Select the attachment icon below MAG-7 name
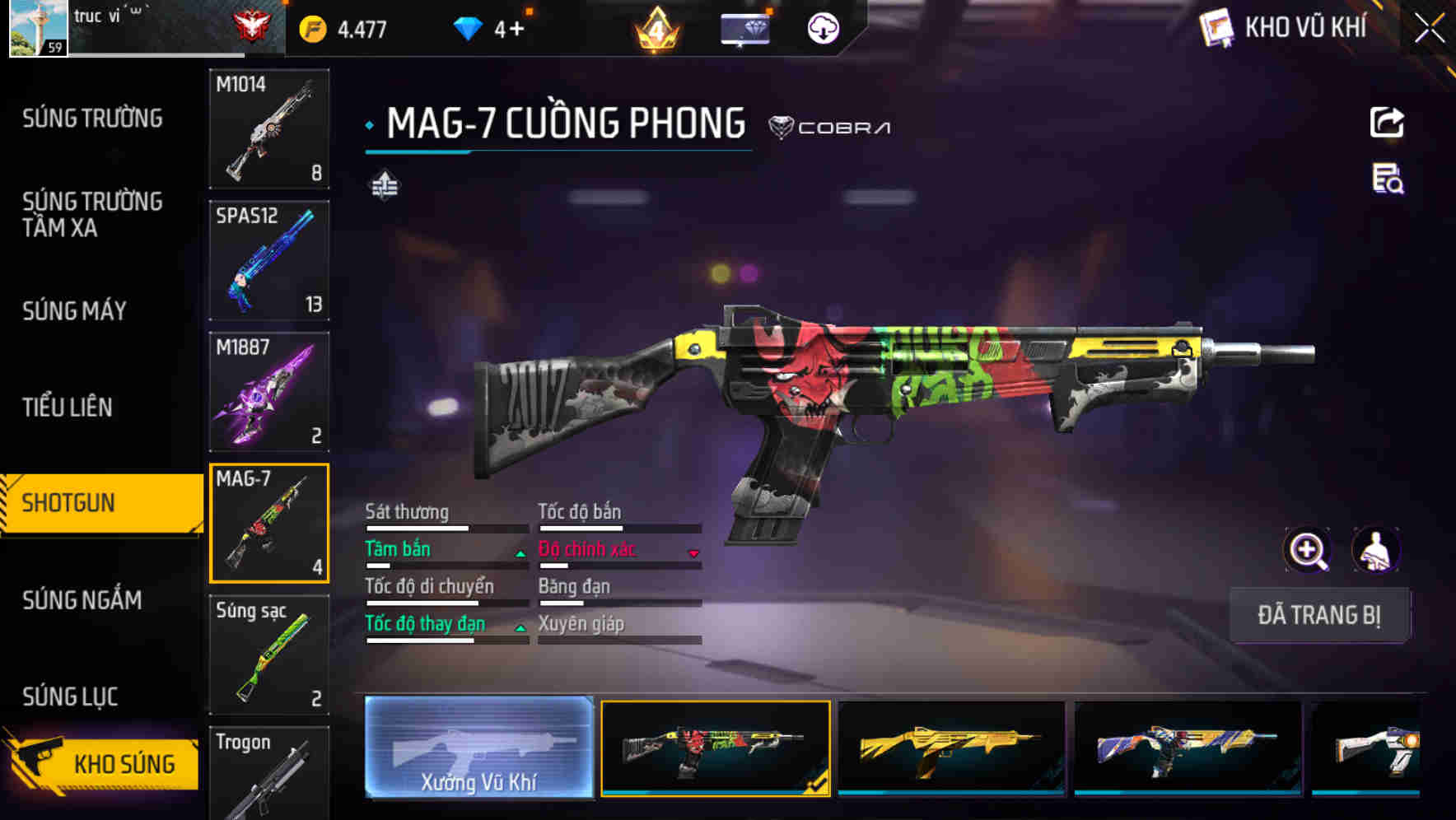Viewport: 1456px width, 820px height. 384,186
